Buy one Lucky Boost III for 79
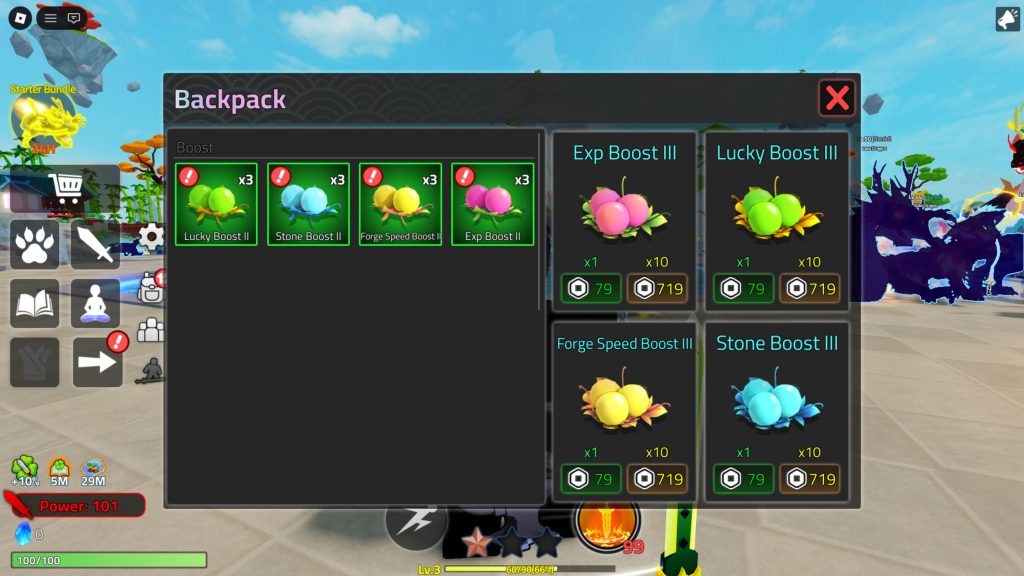1024x576 pixels. pyautogui.click(x=743, y=289)
